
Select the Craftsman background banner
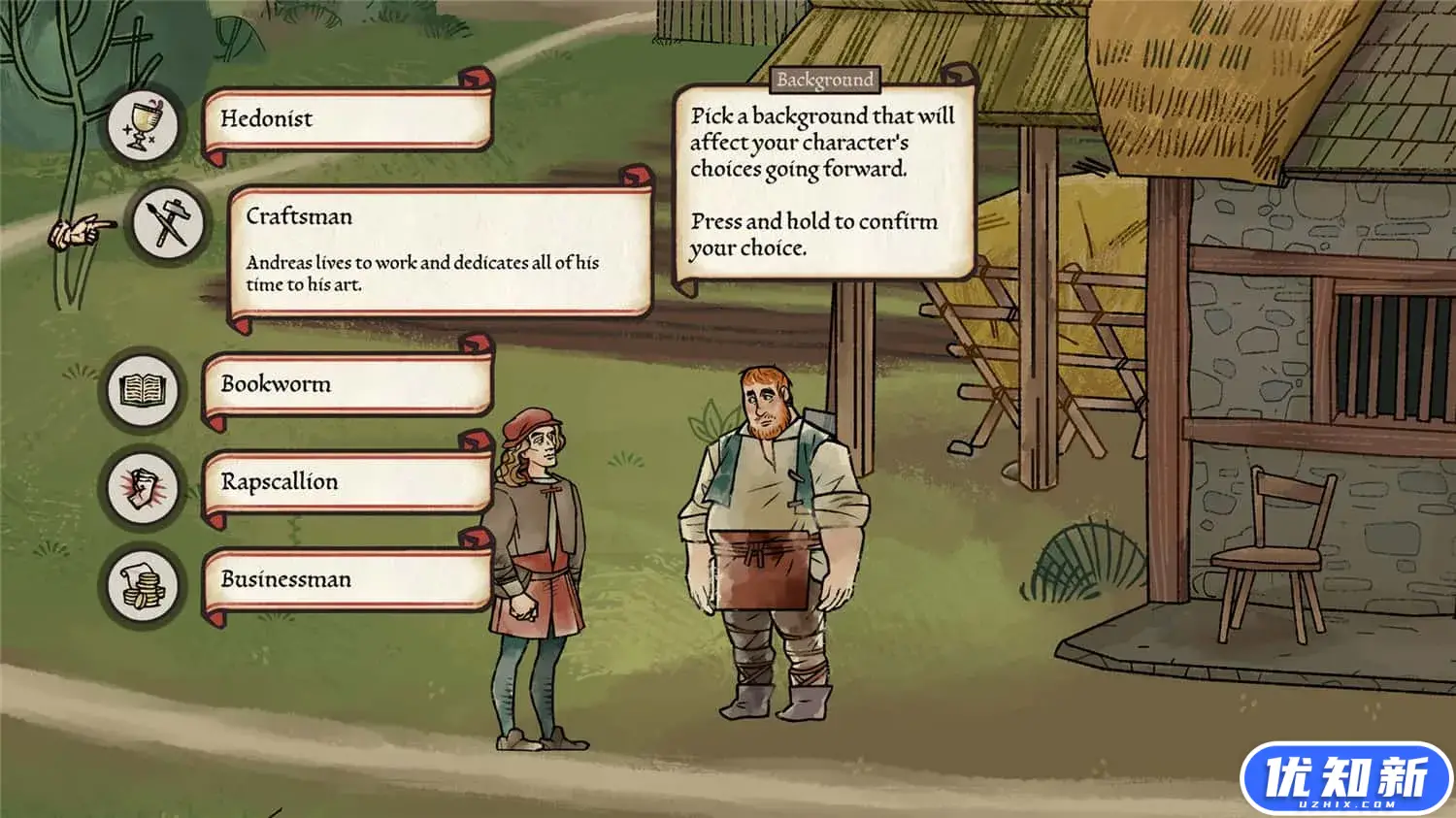(x=439, y=250)
